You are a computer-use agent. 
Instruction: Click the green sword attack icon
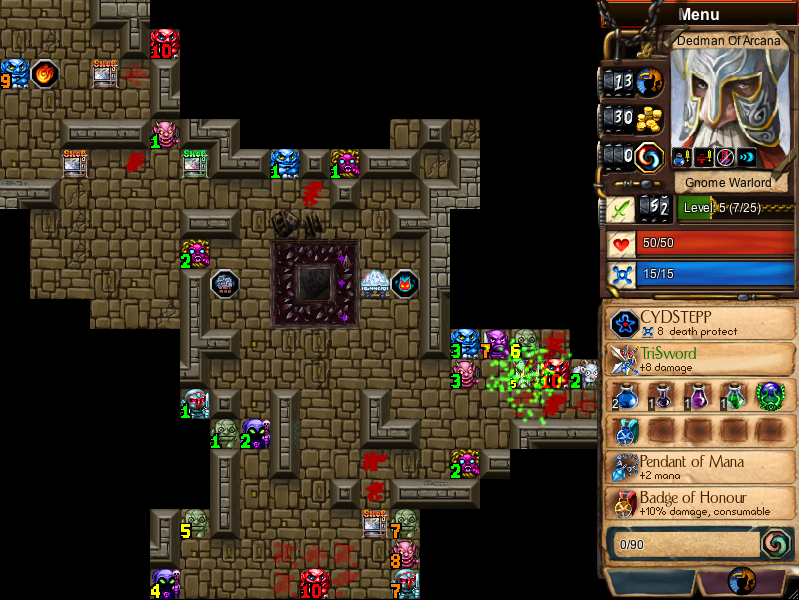point(620,209)
